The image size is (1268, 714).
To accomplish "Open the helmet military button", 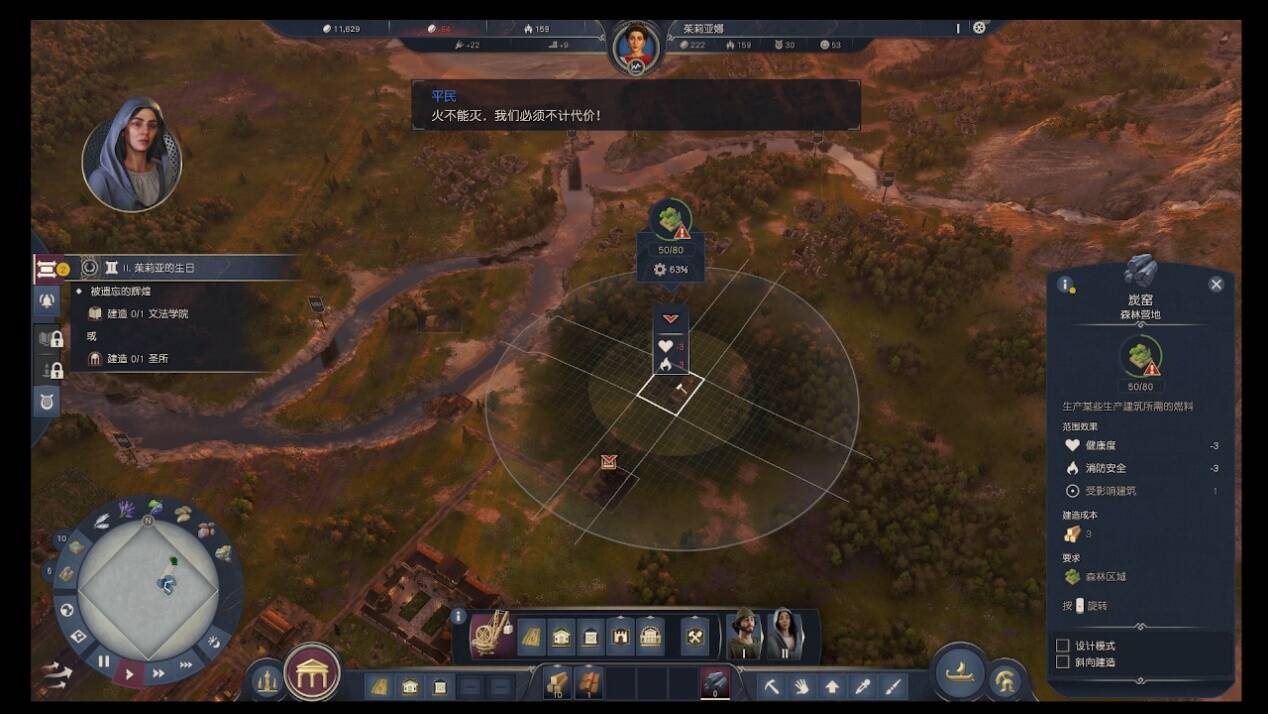I will click(x=1004, y=681).
